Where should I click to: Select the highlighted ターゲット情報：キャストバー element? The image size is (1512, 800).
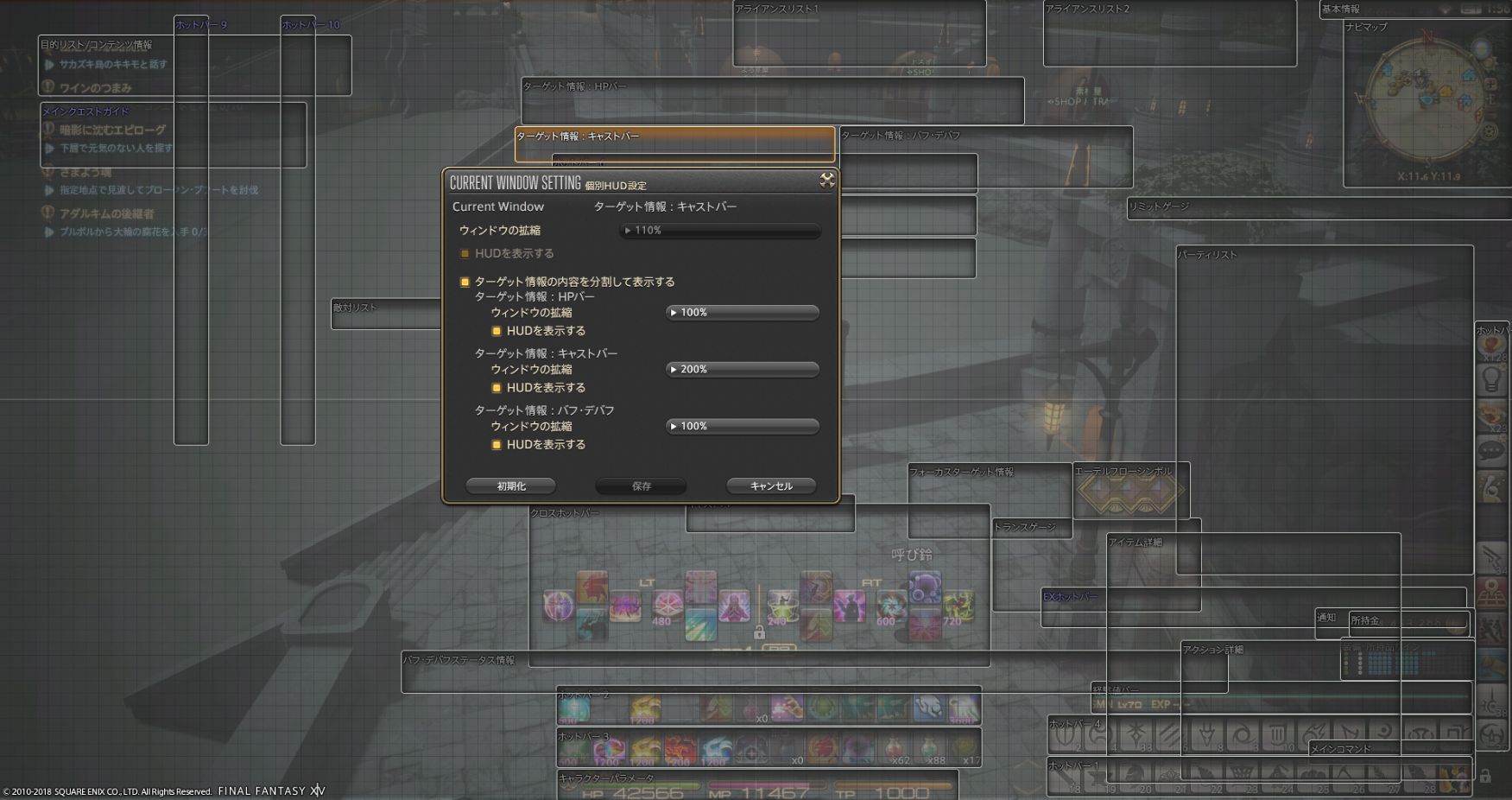(674, 144)
